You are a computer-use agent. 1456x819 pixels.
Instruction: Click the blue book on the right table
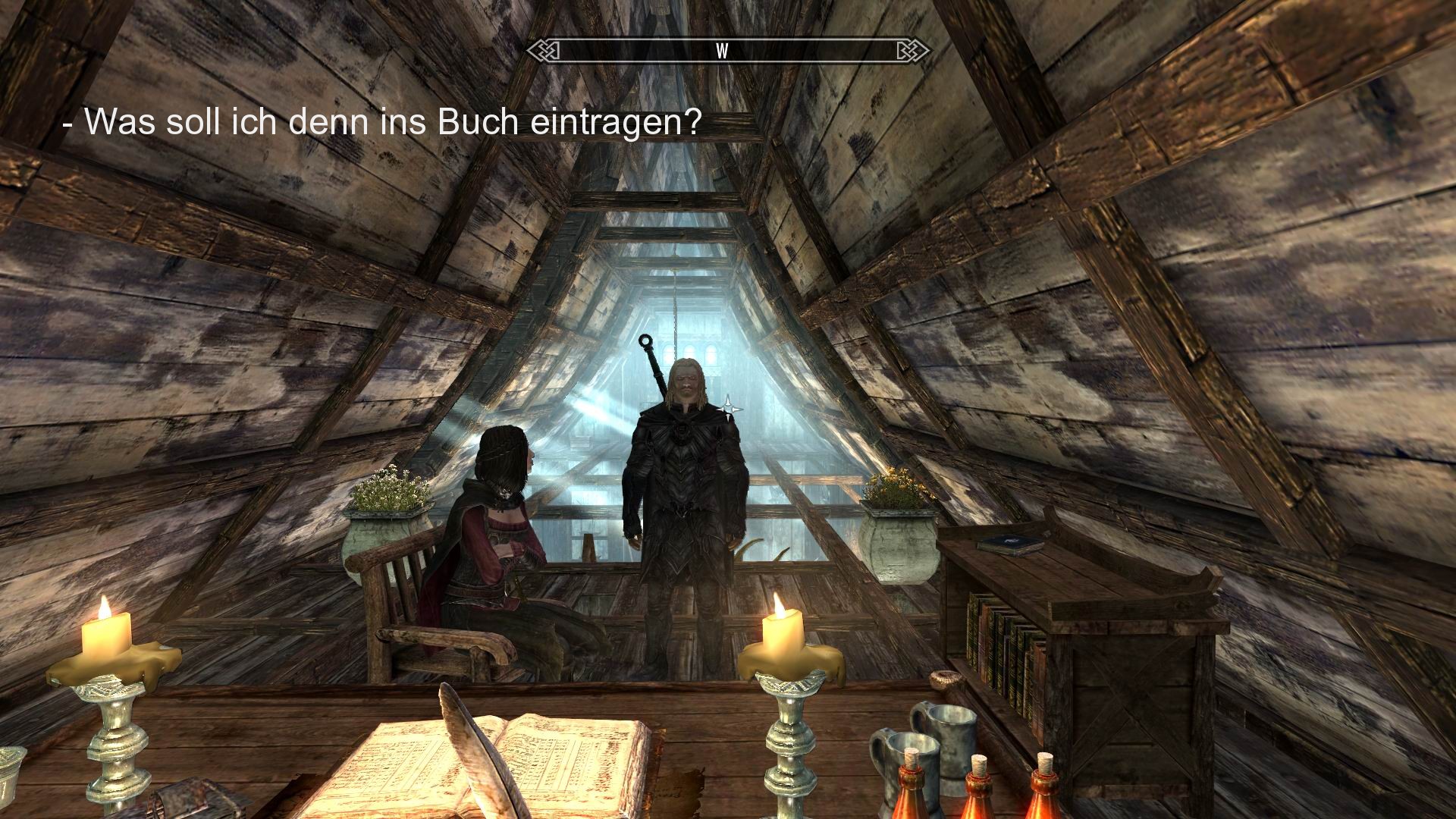point(1009,543)
